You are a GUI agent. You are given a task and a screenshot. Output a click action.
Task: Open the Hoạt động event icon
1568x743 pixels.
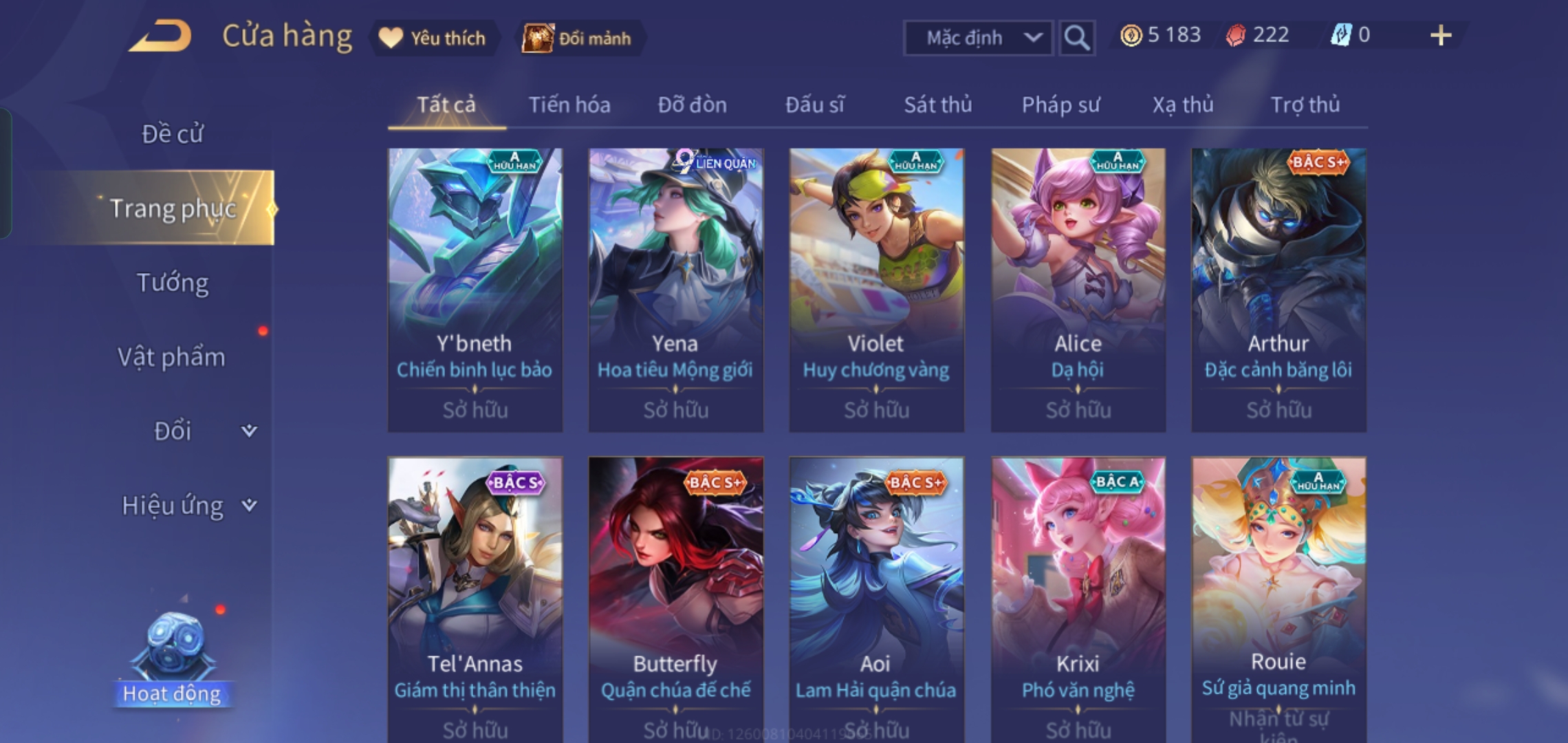point(172,660)
